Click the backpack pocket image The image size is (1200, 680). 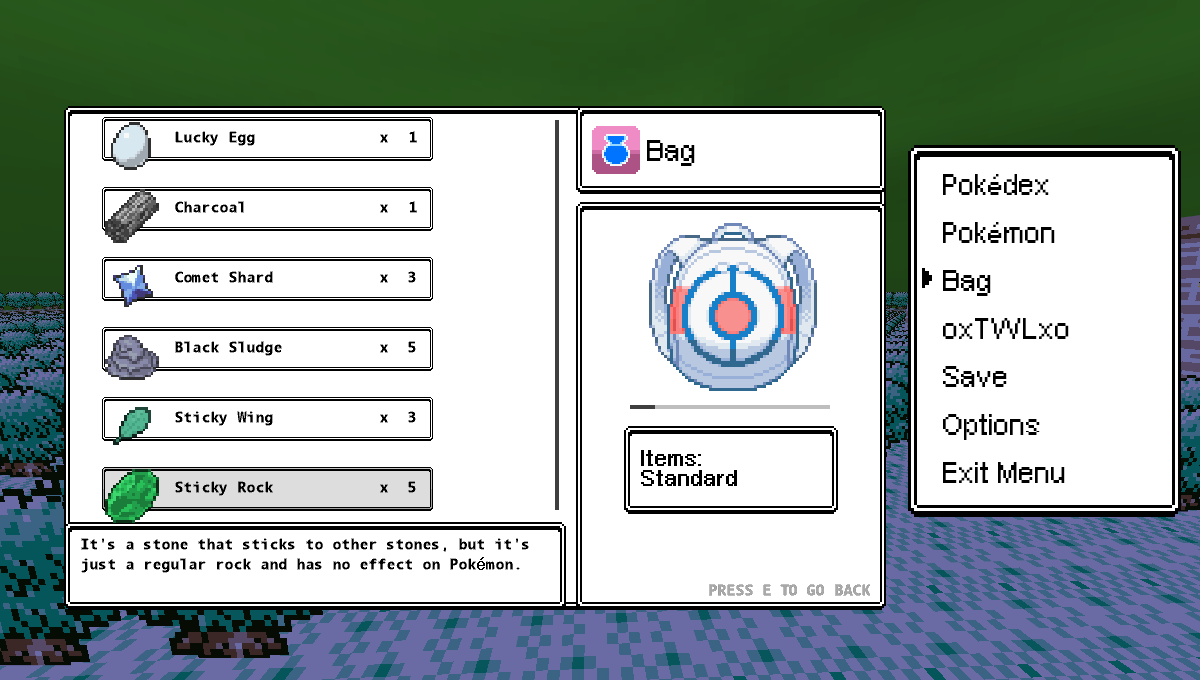pyautogui.click(x=730, y=312)
